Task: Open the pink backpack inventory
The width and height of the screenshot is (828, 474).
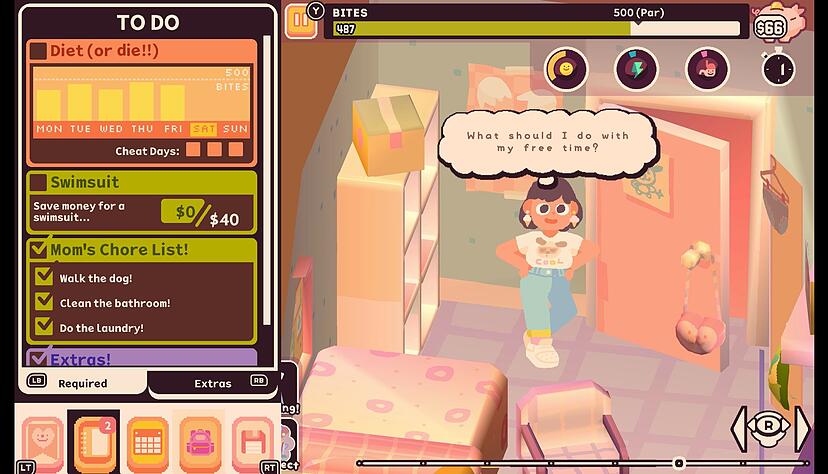Action: coord(199,440)
